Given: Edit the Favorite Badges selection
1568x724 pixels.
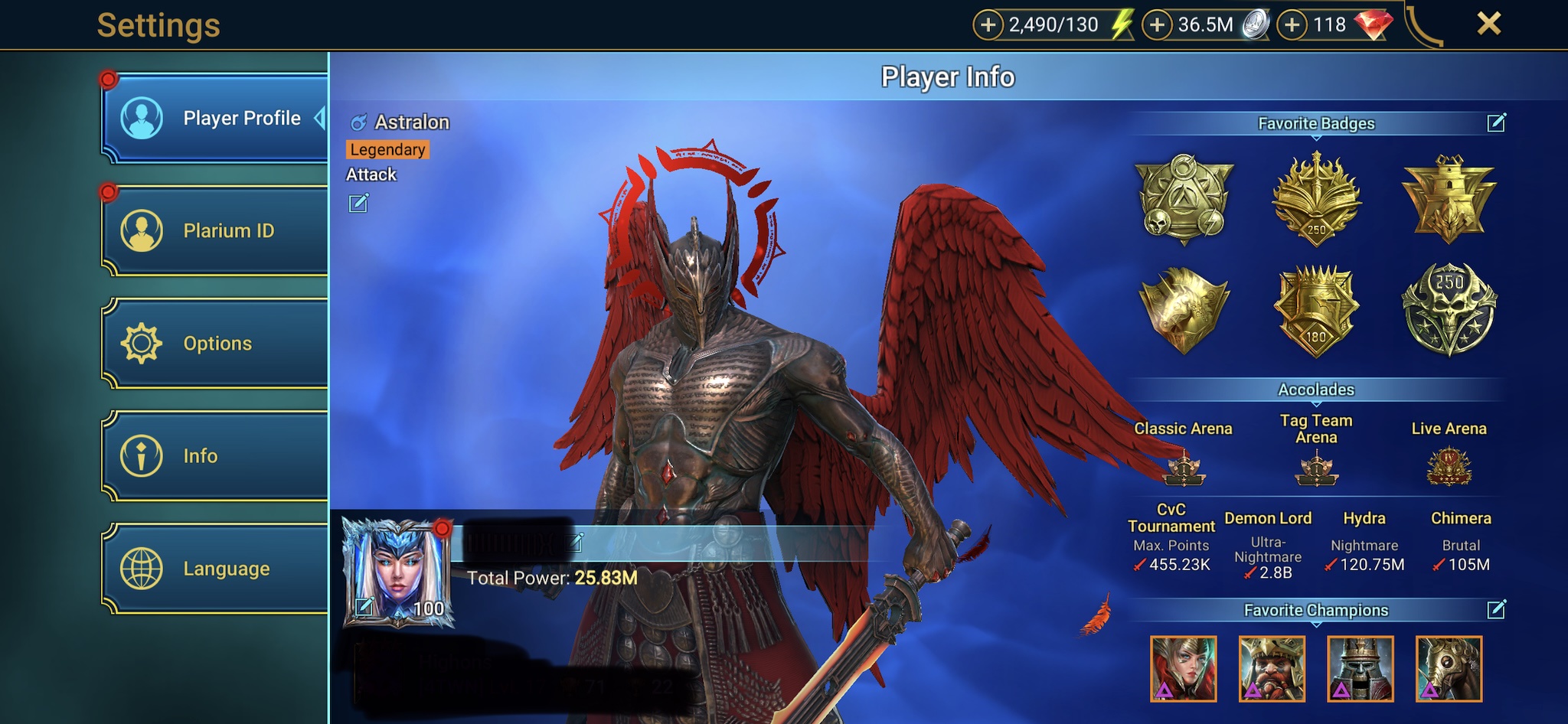Looking at the screenshot, I should tap(1496, 122).
